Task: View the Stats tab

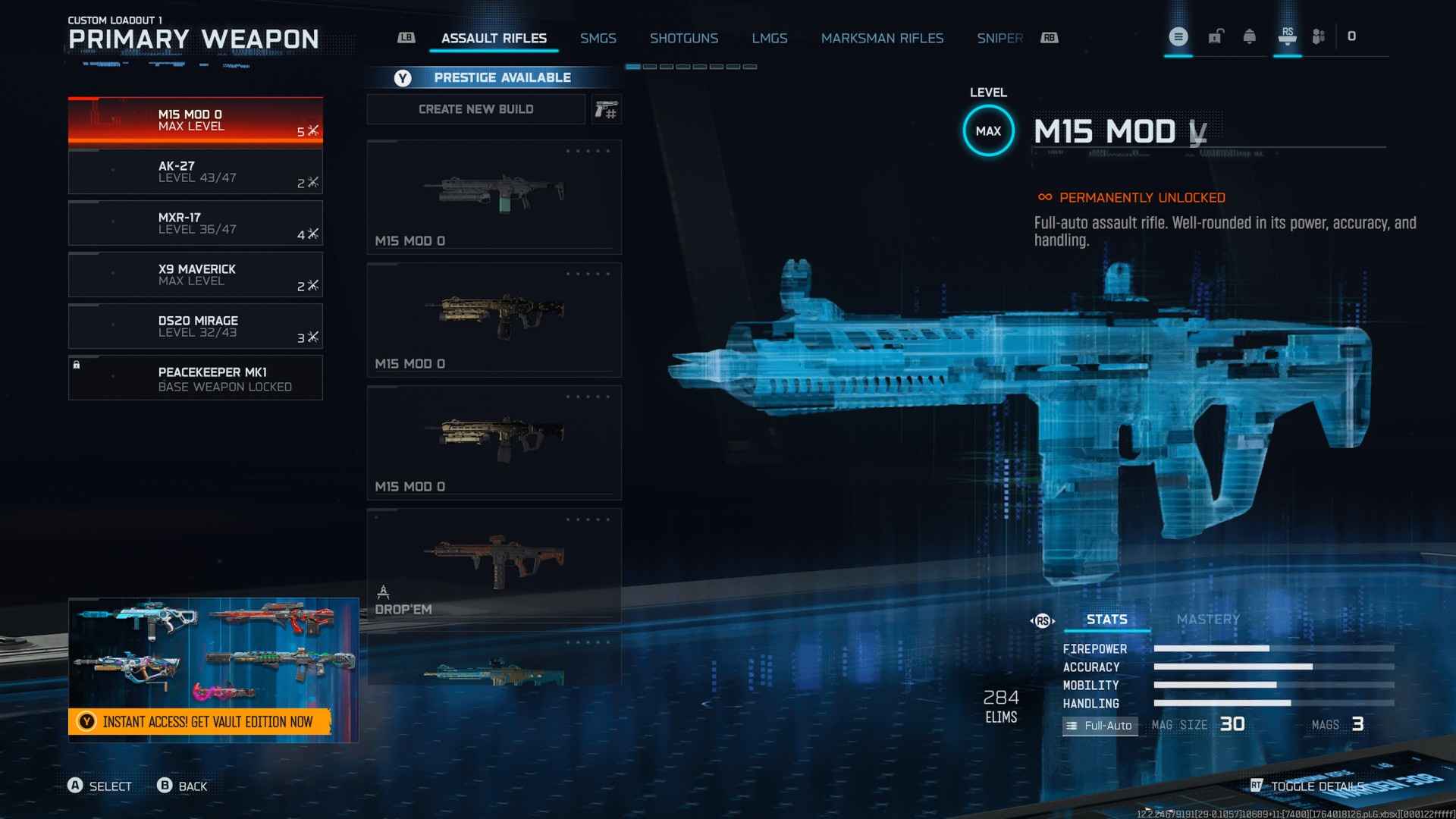Action: [1106, 620]
